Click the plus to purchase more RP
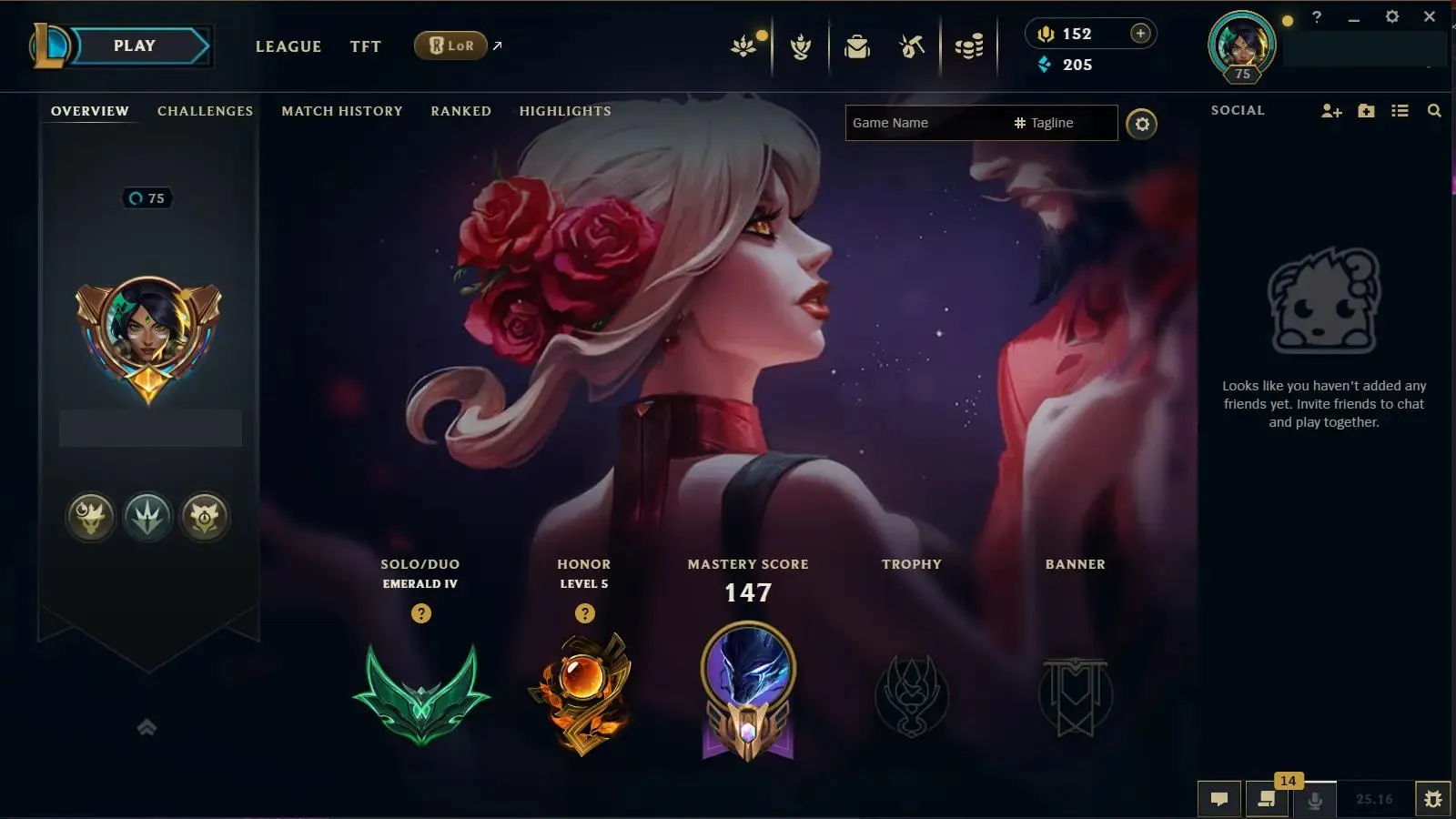The image size is (1456, 819). [1139, 32]
